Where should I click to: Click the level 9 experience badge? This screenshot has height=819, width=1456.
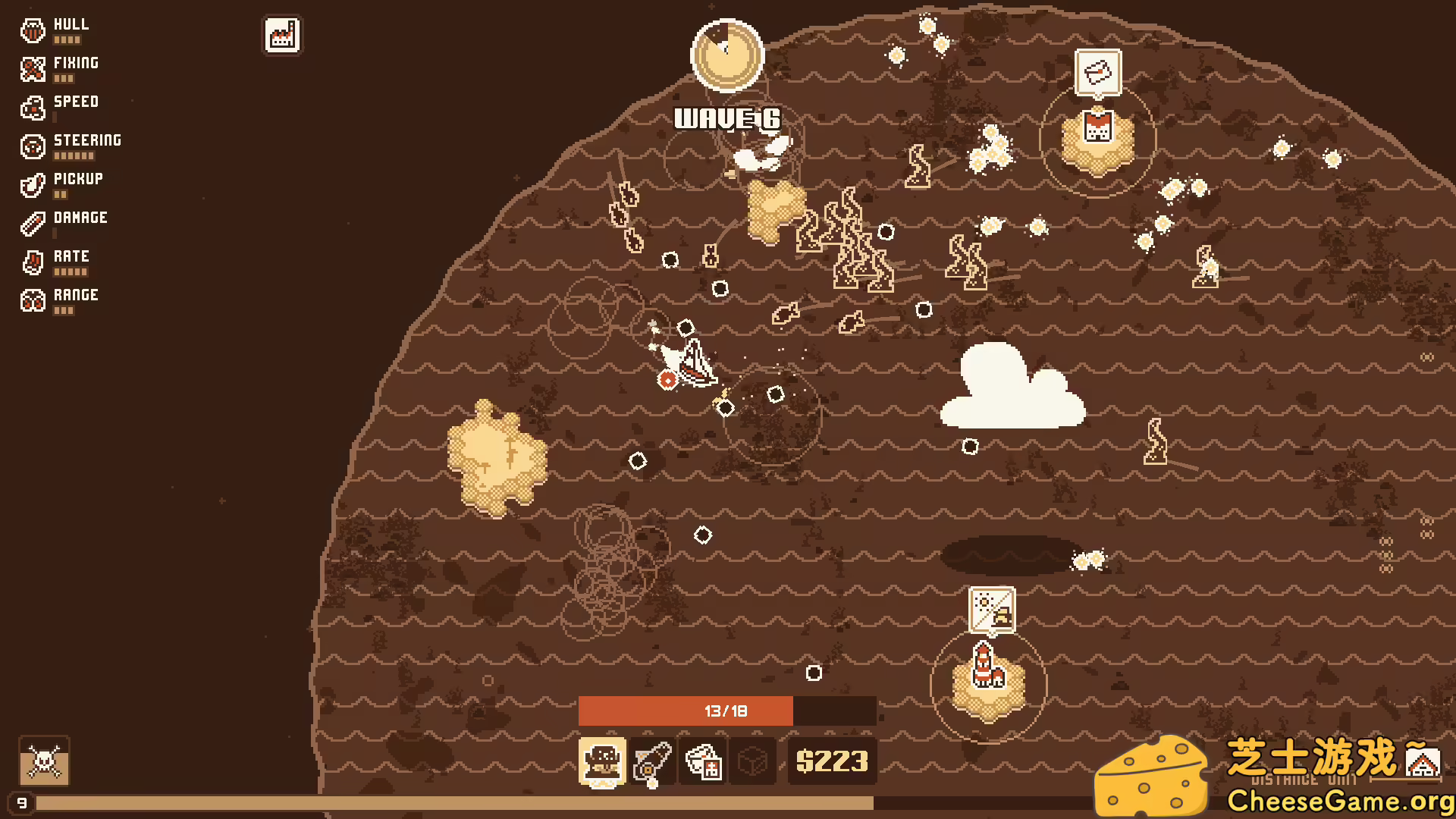pos(22,803)
